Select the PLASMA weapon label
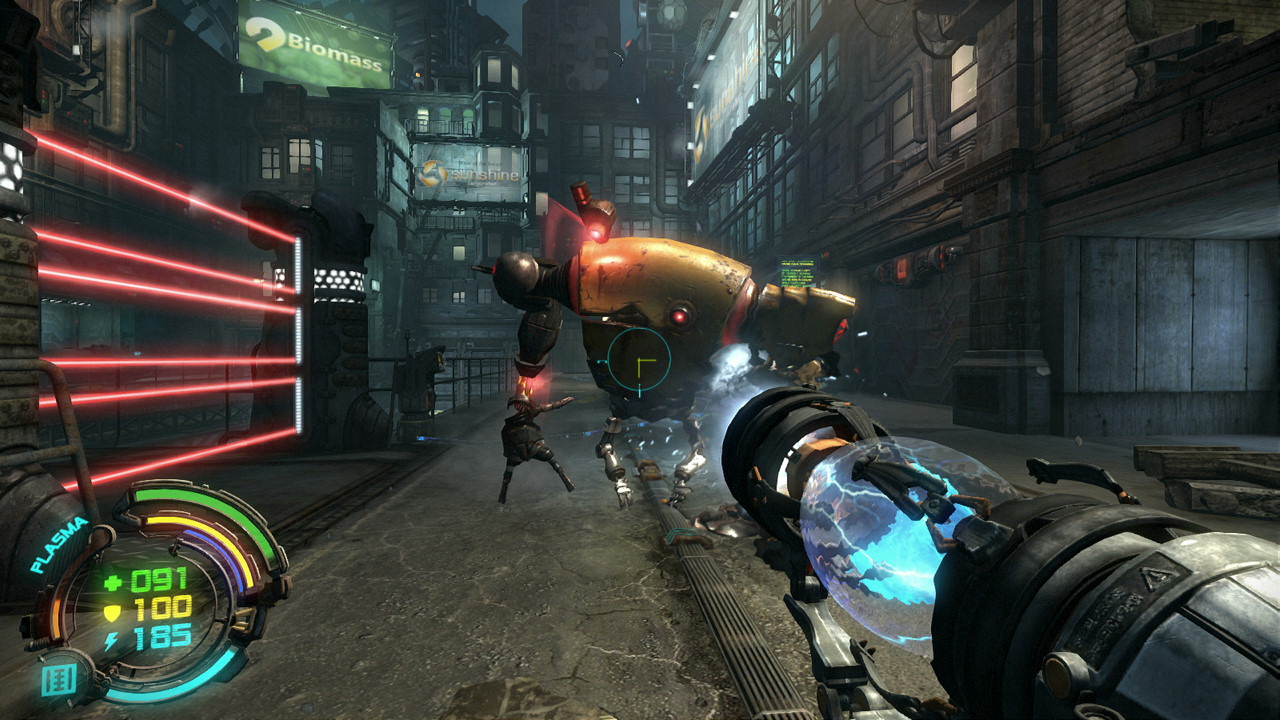 click(x=60, y=545)
